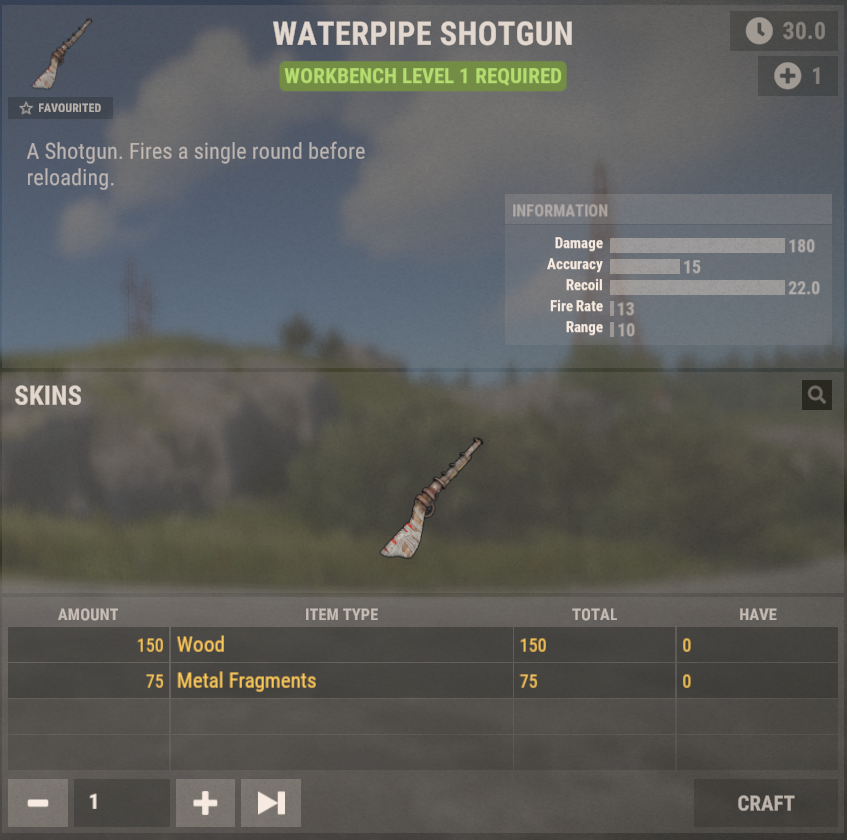
Task: Craft the Waterpipe Shotgun
Action: [x=765, y=803]
